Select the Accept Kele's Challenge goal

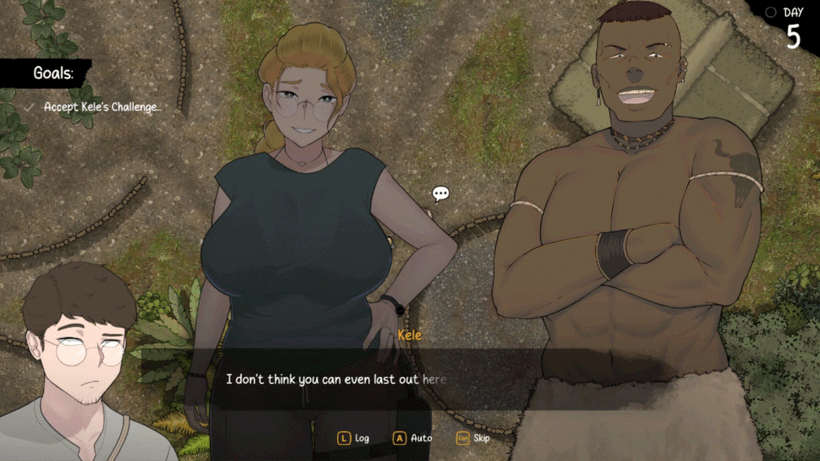pyautogui.click(x=101, y=107)
